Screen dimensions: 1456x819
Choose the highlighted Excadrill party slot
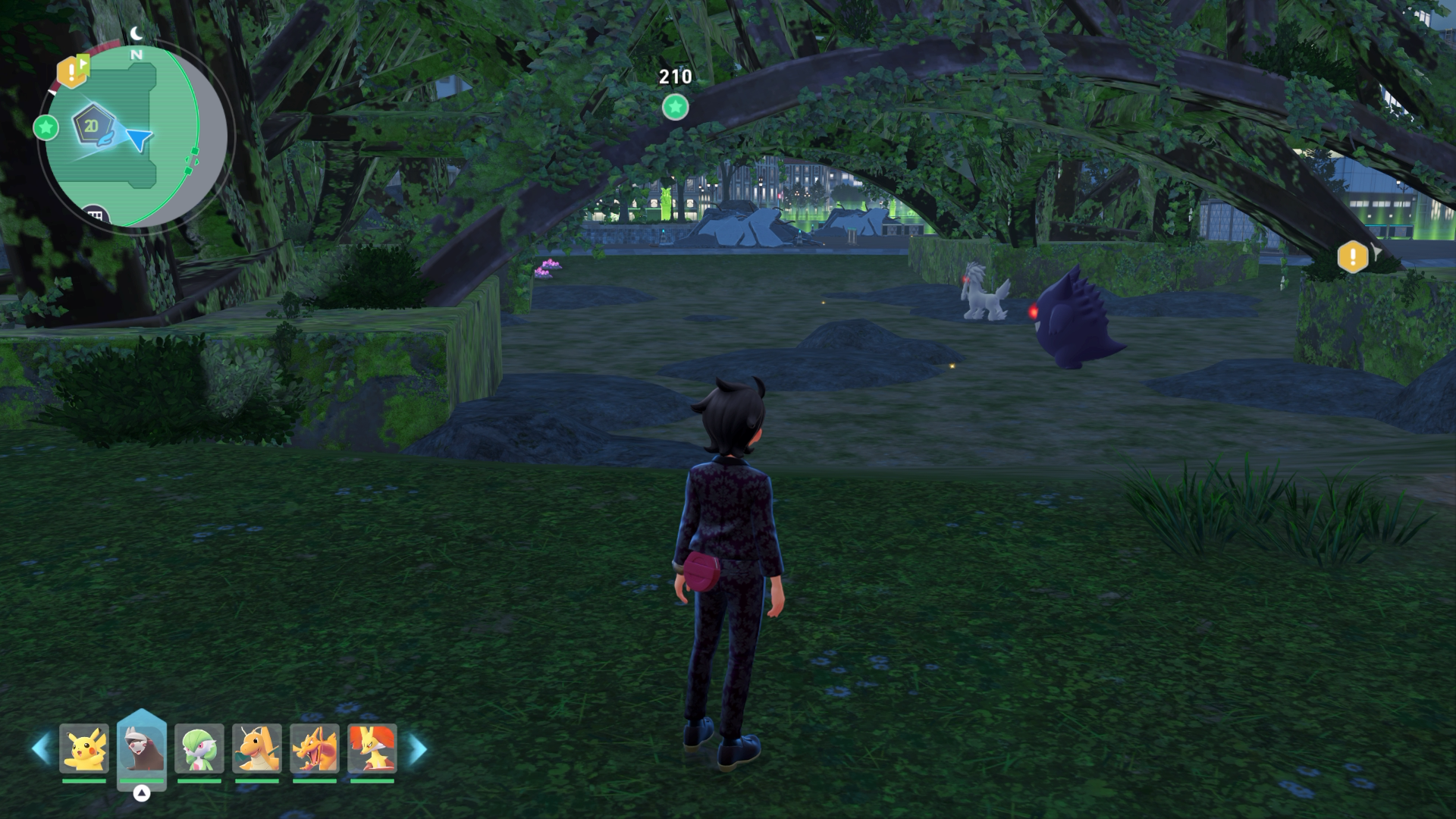(x=142, y=748)
